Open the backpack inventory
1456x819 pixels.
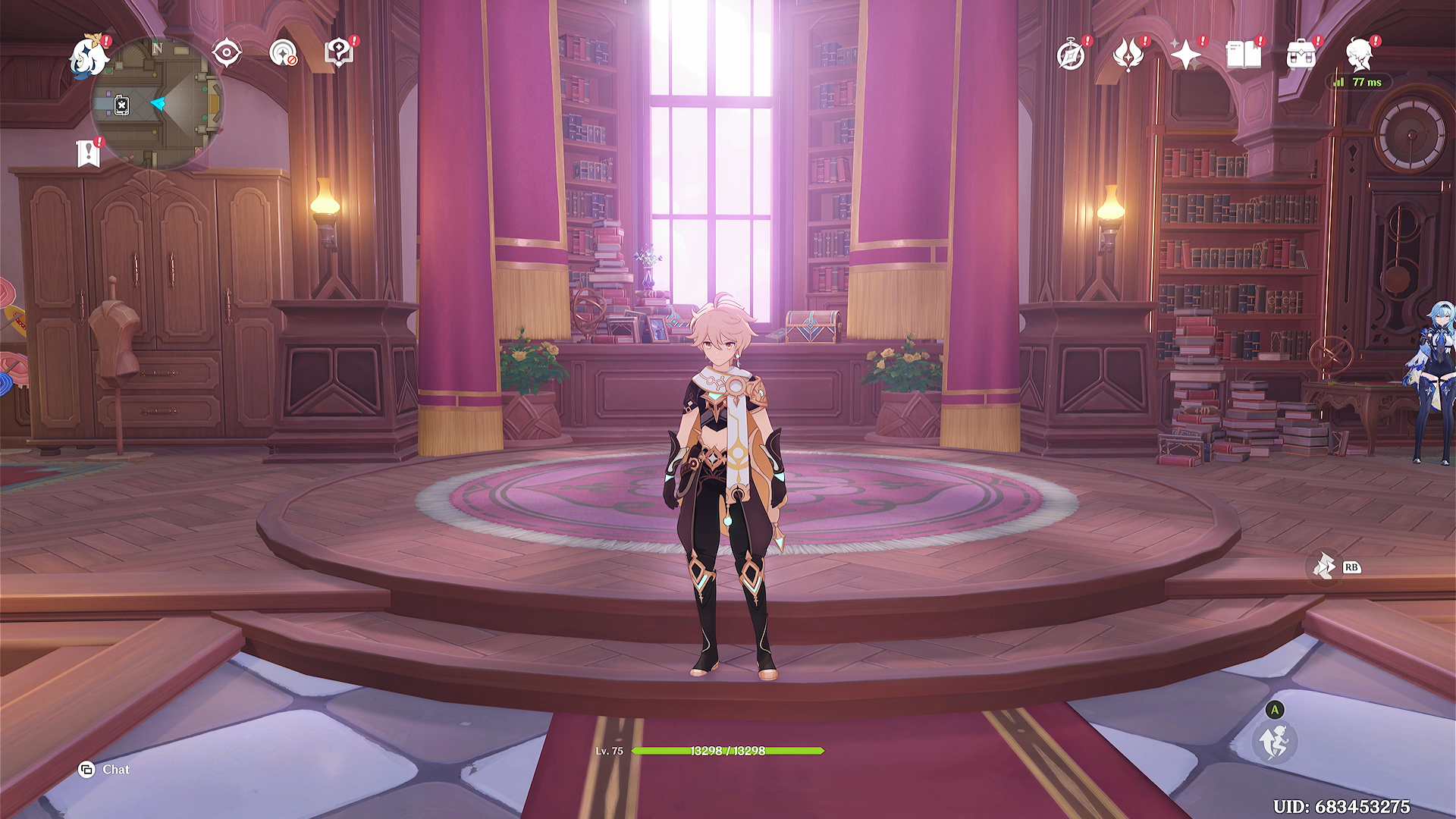tap(1301, 55)
